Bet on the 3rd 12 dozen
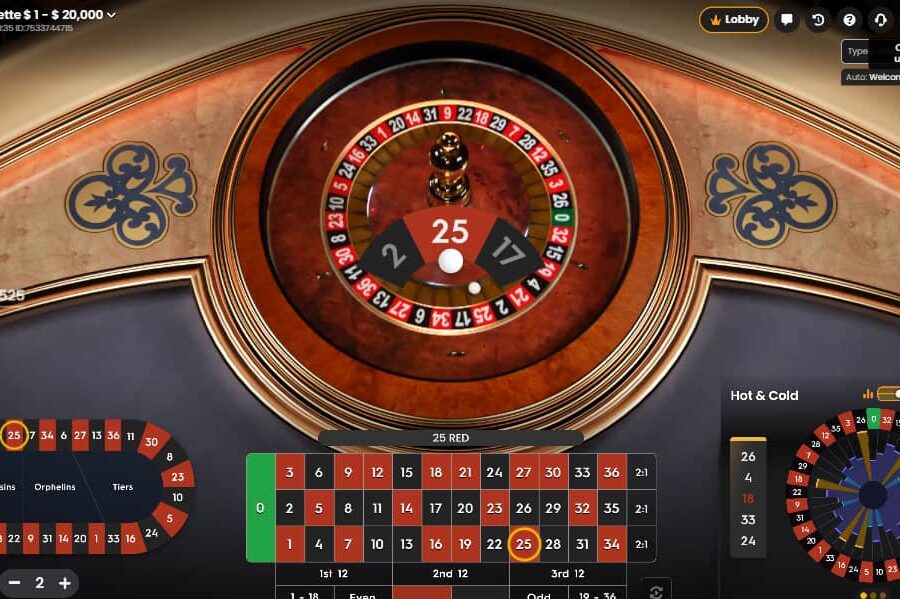This screenshot has height=599, width=900. [x=567, y=574]
